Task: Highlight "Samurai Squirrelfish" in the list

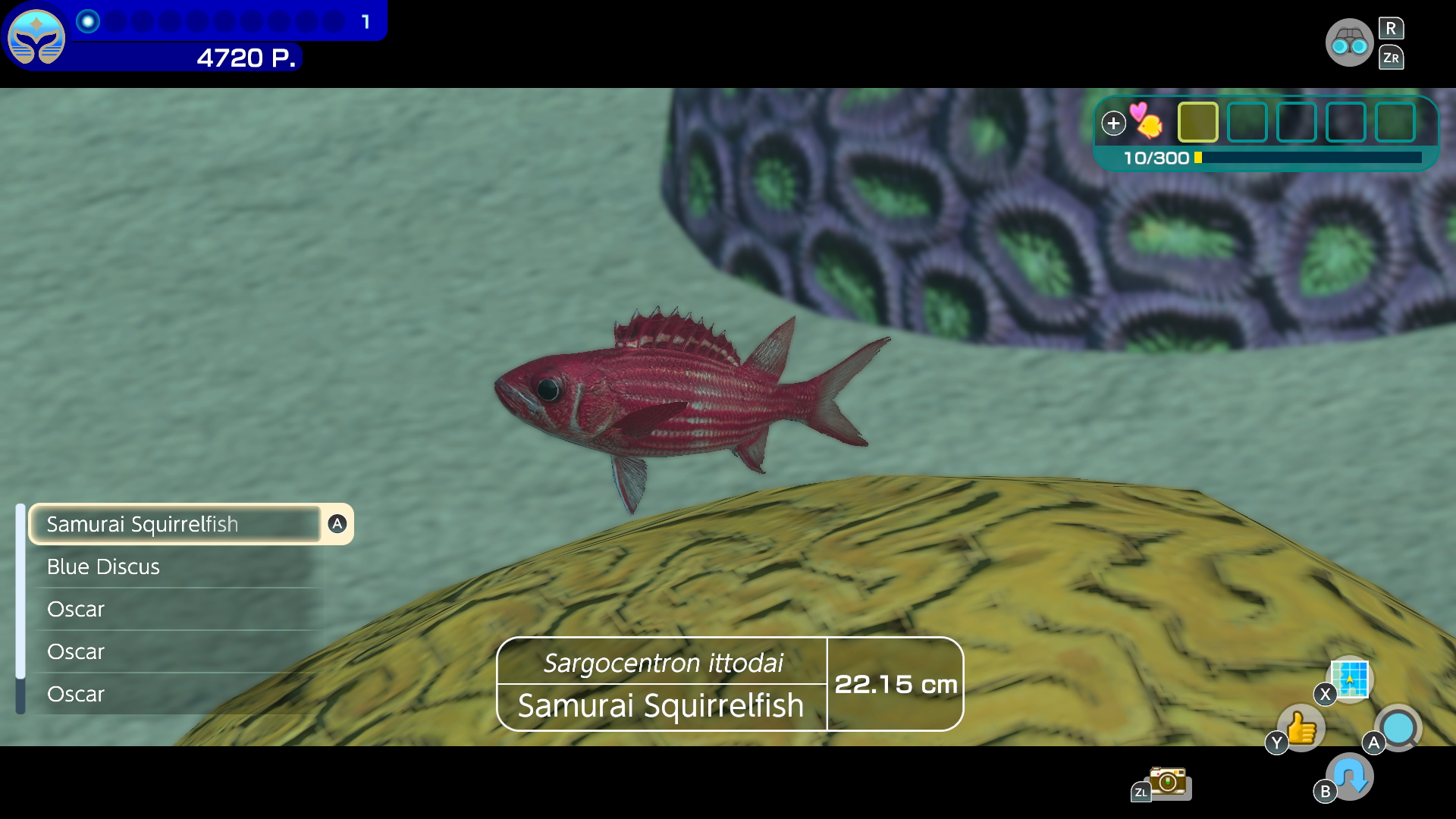Action: 143,524
